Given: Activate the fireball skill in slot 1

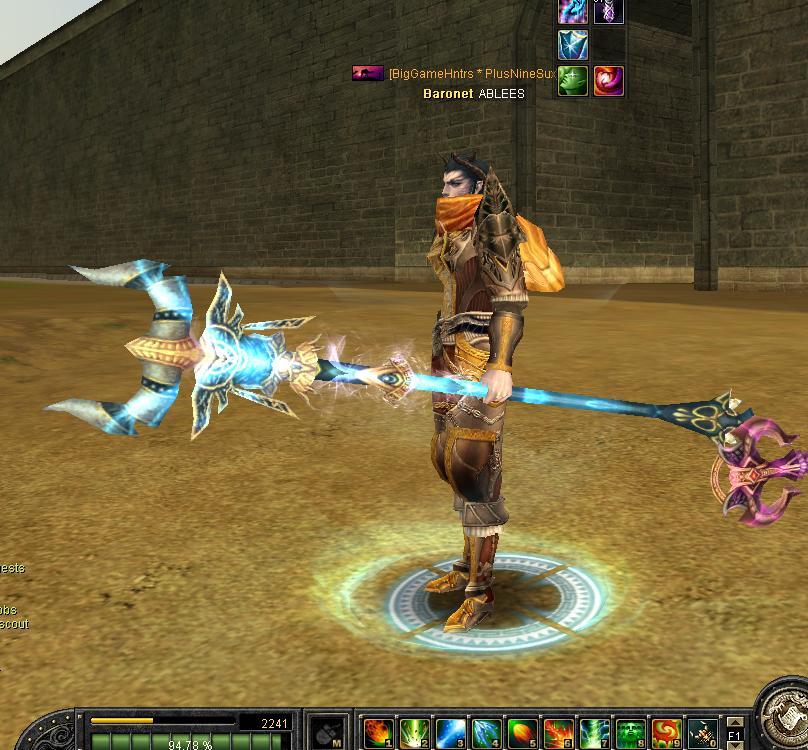Looking at the screenshot, I should pos(377,733).
